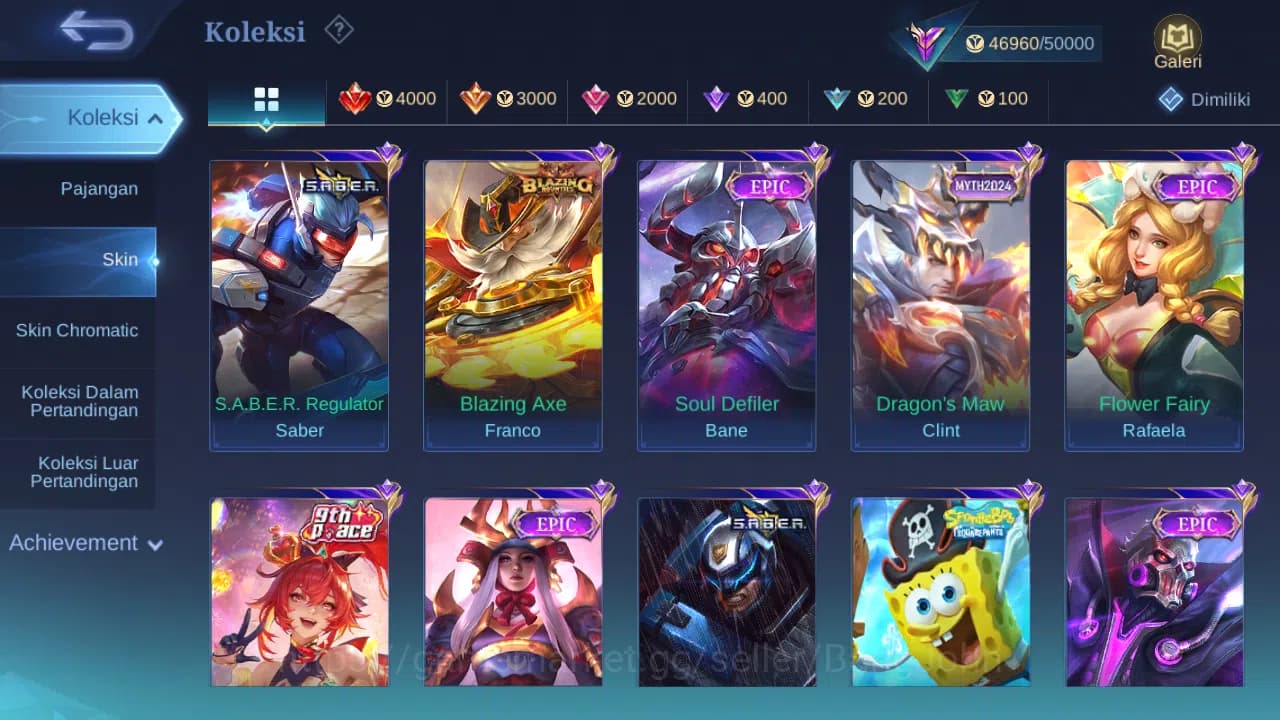Select the grid view icon above skin list
Image resolution: width=1280 pixels, height=720 pixels.
[265, 100]
